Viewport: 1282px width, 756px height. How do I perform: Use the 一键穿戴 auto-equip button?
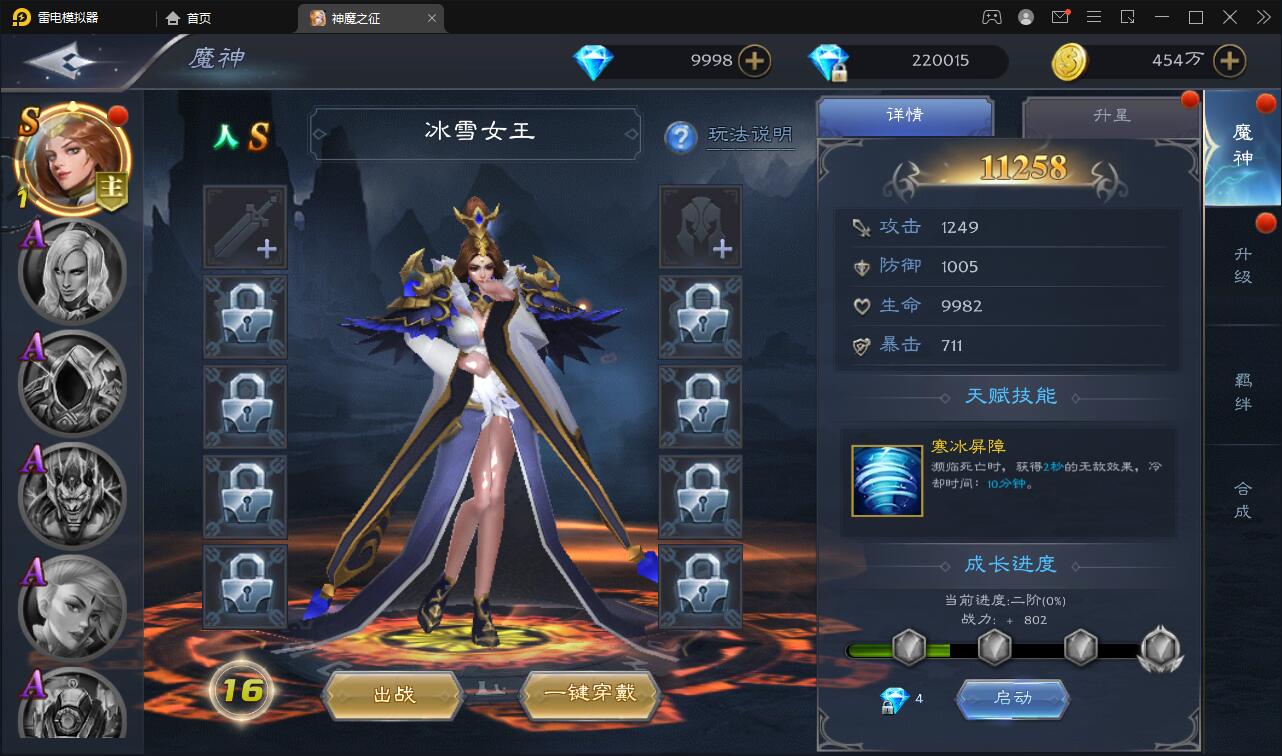click(x=590, y=693)
